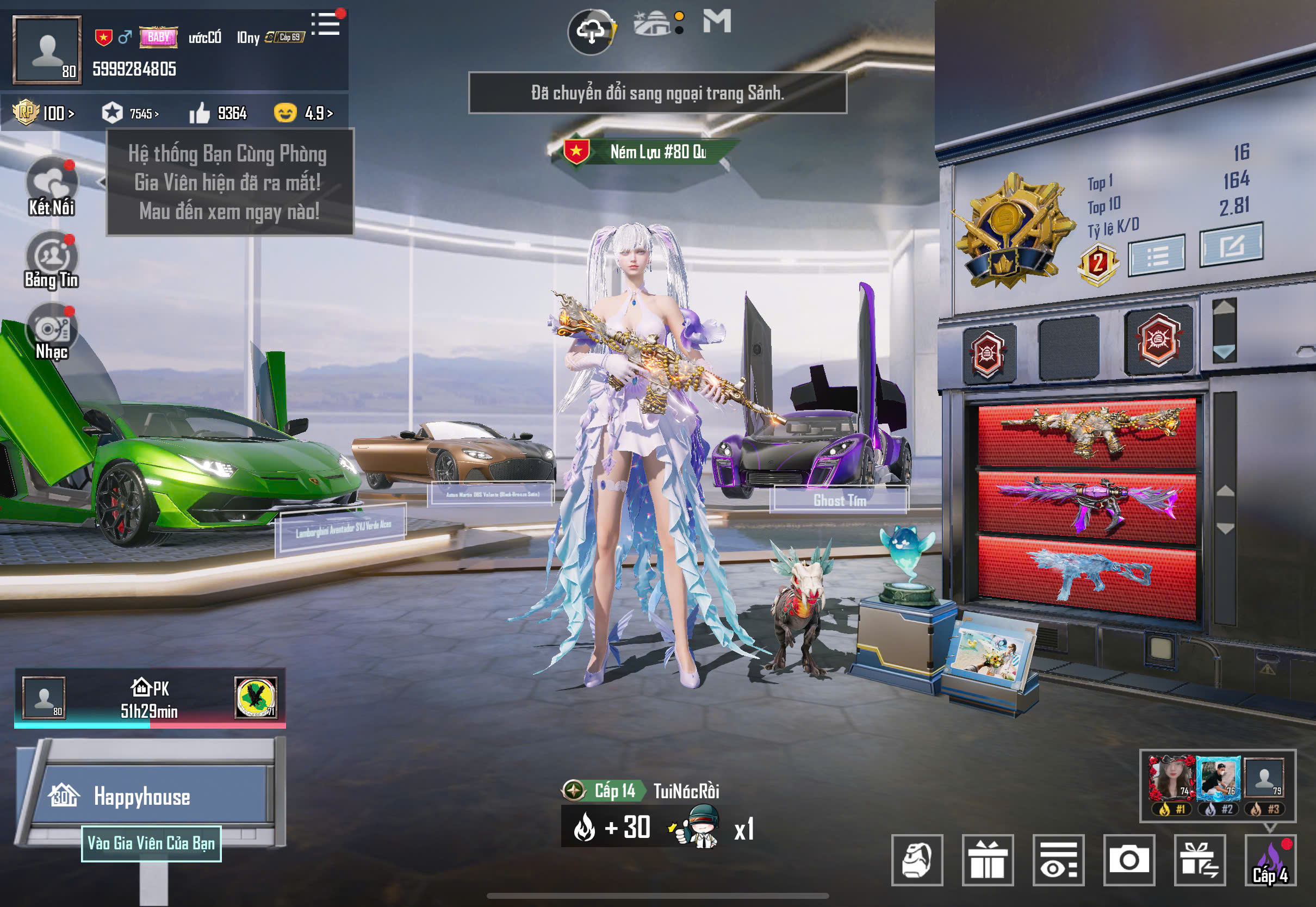This screenshot has width=1316, height=907.
Task: View the 9364 likes thumbs-up counter
Action: [219, 113]
